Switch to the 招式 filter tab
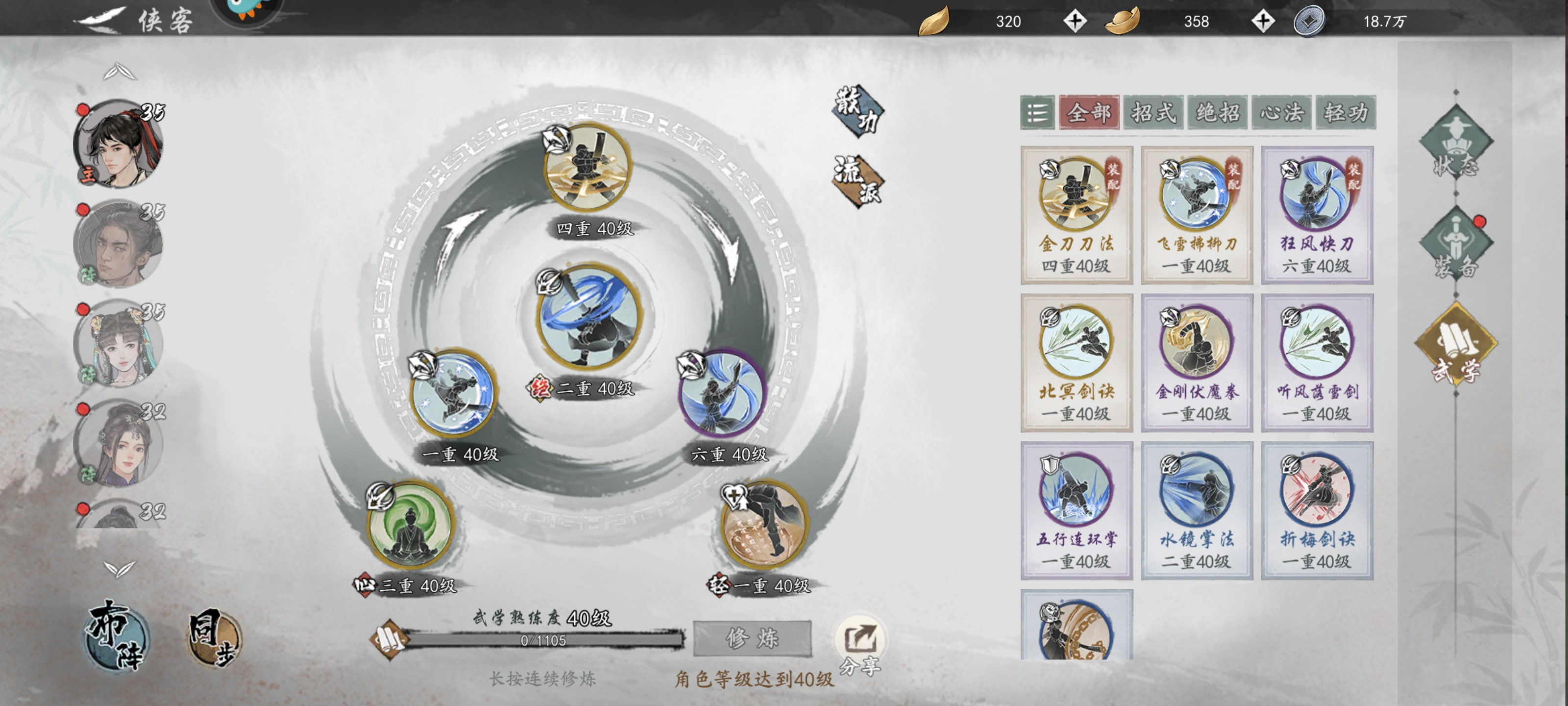Image resolution: width=1568 pixels, height=706 pixels. pos(1153,113)
